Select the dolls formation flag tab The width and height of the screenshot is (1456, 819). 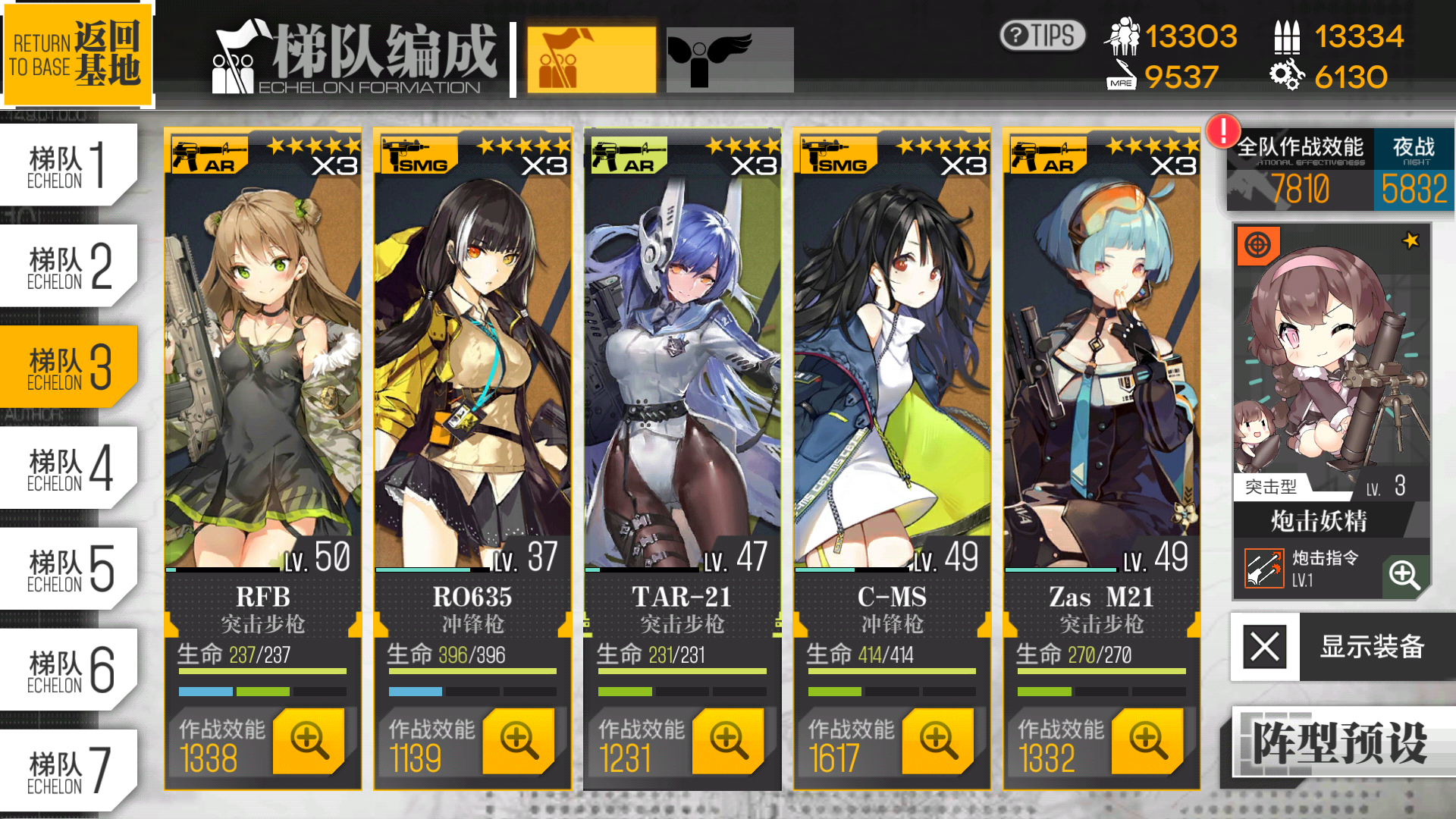591,59
